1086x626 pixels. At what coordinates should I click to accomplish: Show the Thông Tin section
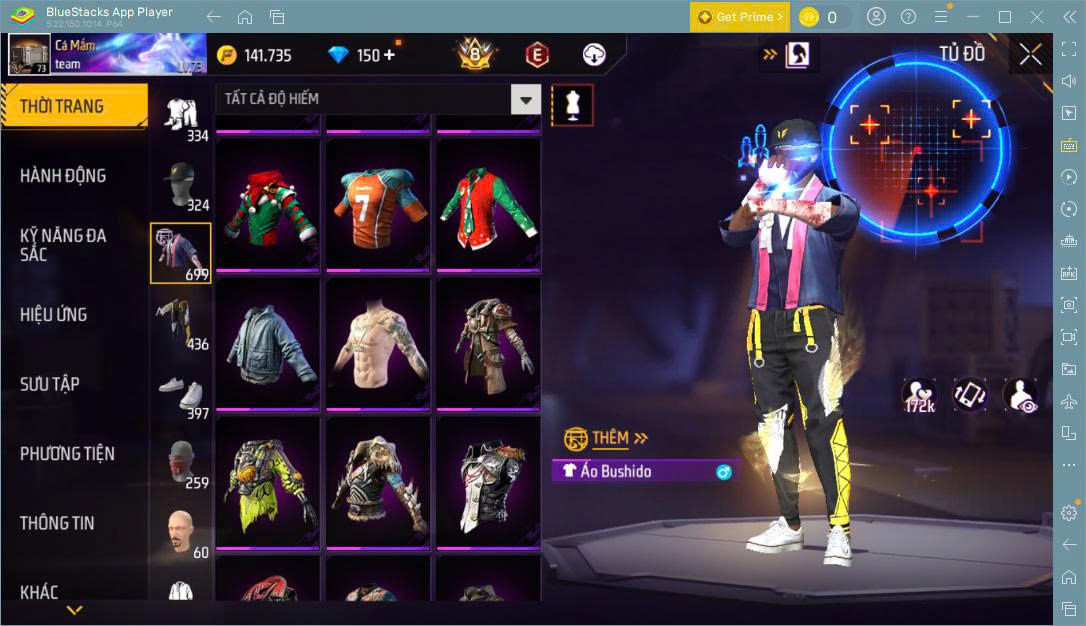tap(57, 523)
